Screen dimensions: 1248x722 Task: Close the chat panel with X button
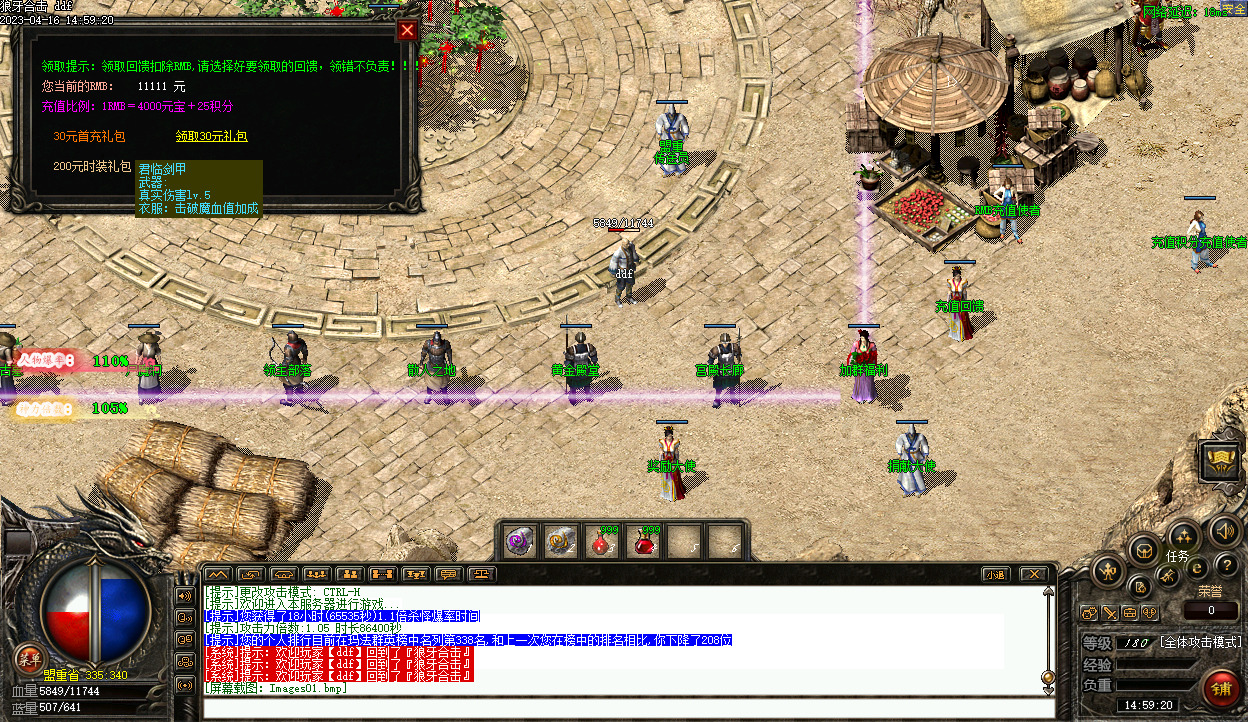[x=1033, y=574]
